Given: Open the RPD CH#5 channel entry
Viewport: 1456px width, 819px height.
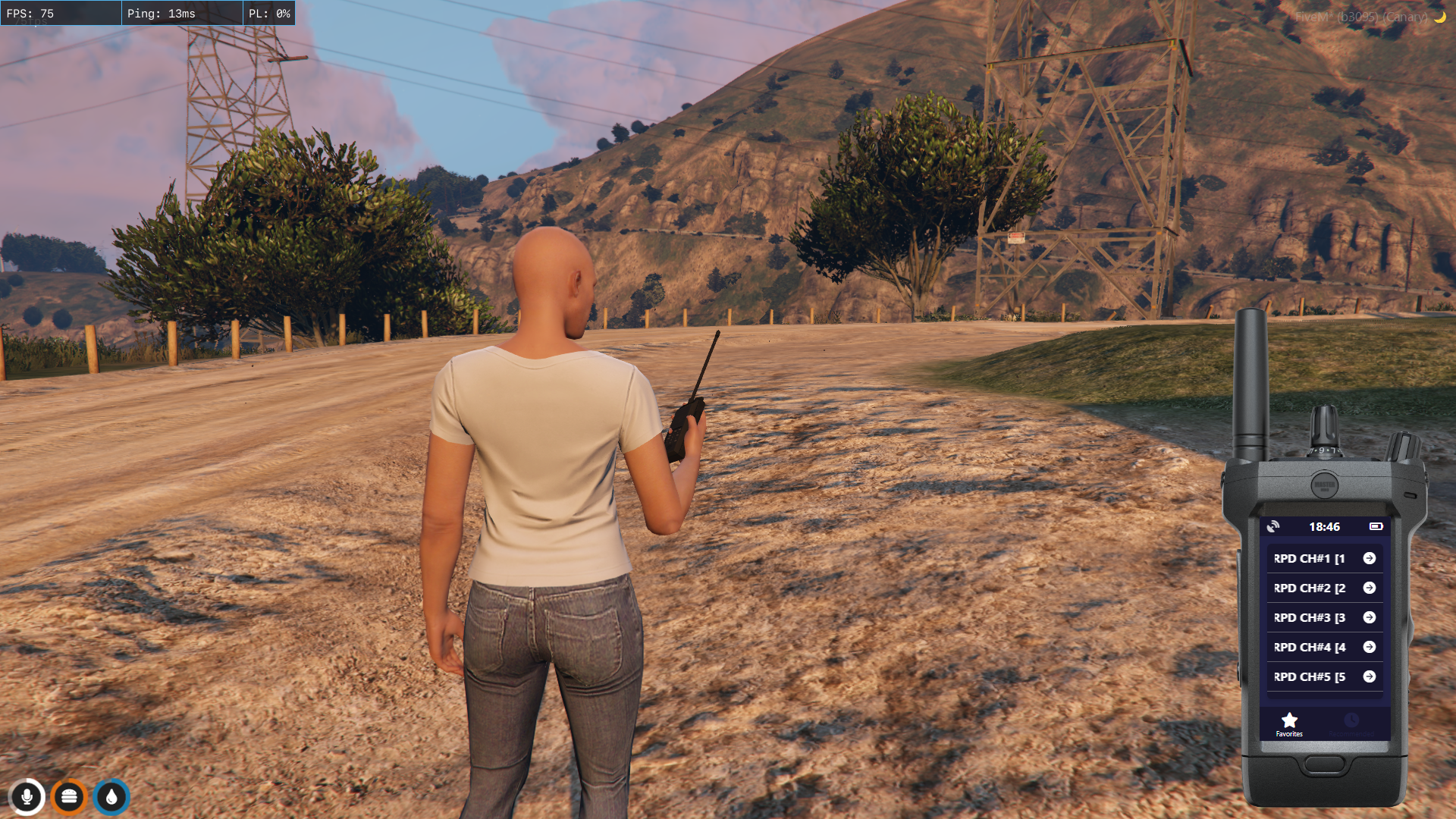Looking at the screenshot, I should [x=1324, y=676].
